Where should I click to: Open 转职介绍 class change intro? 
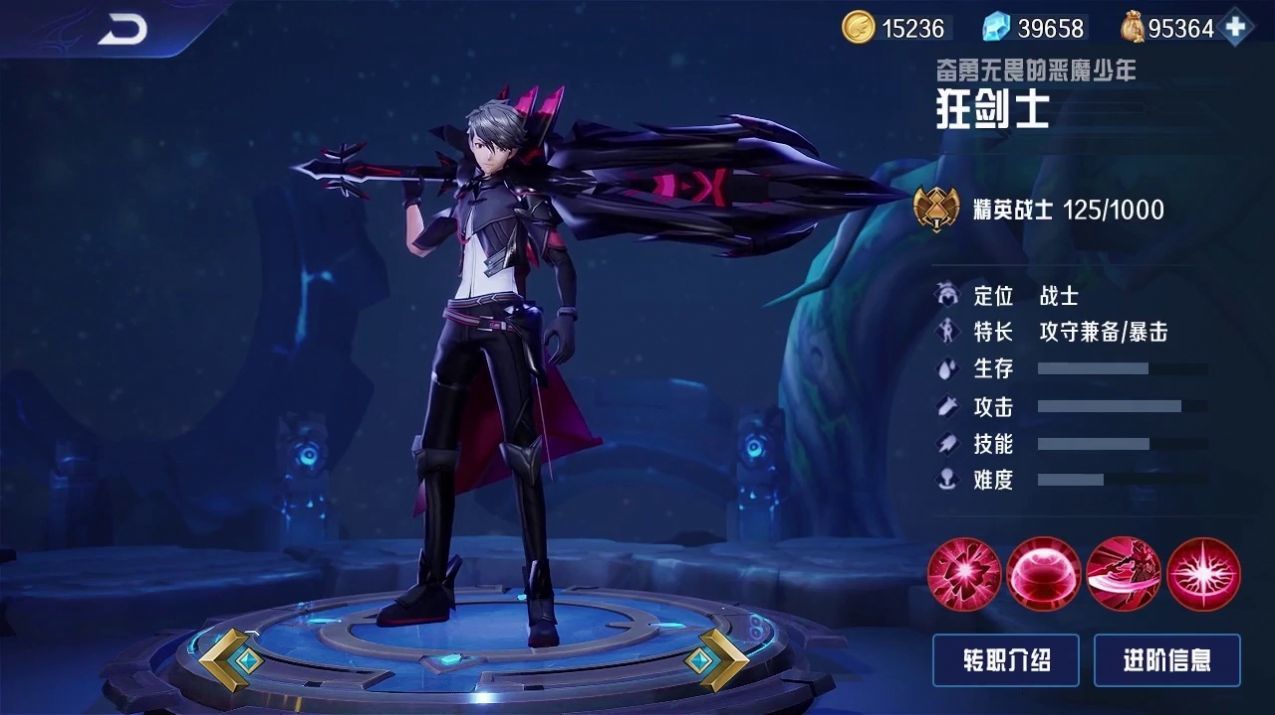coord(1006,660)
